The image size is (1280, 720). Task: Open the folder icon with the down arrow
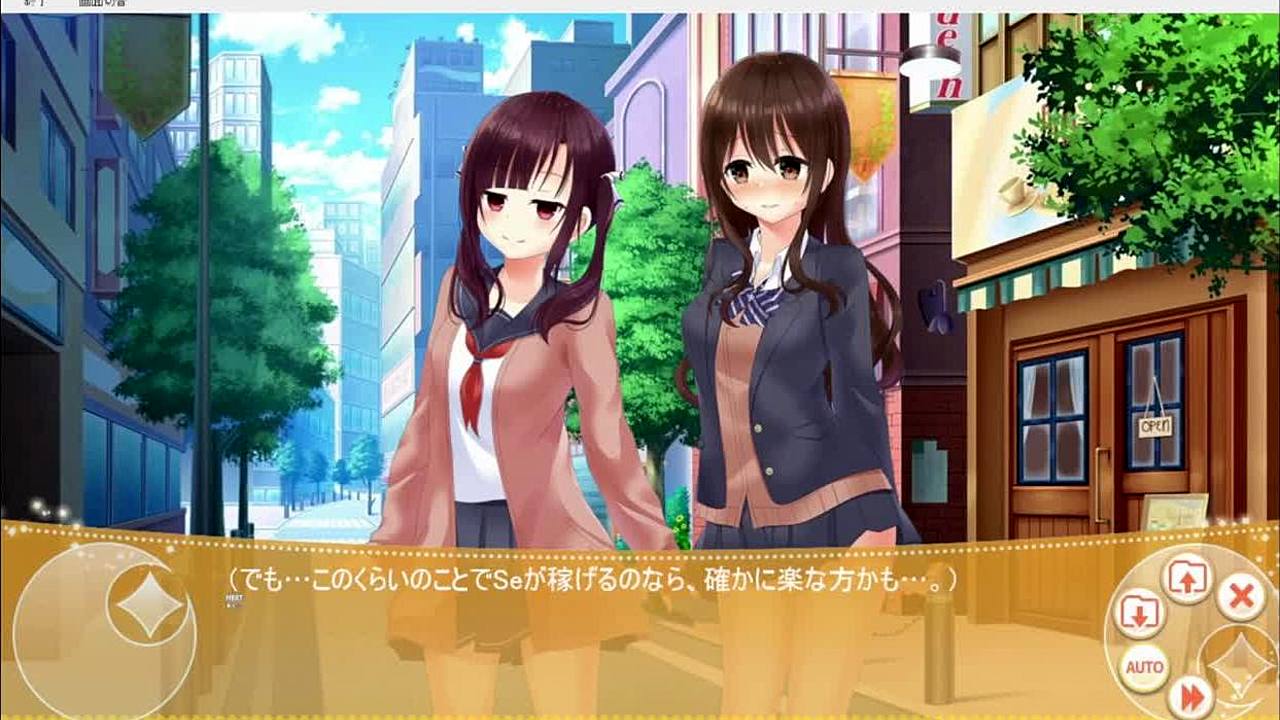1138,614
